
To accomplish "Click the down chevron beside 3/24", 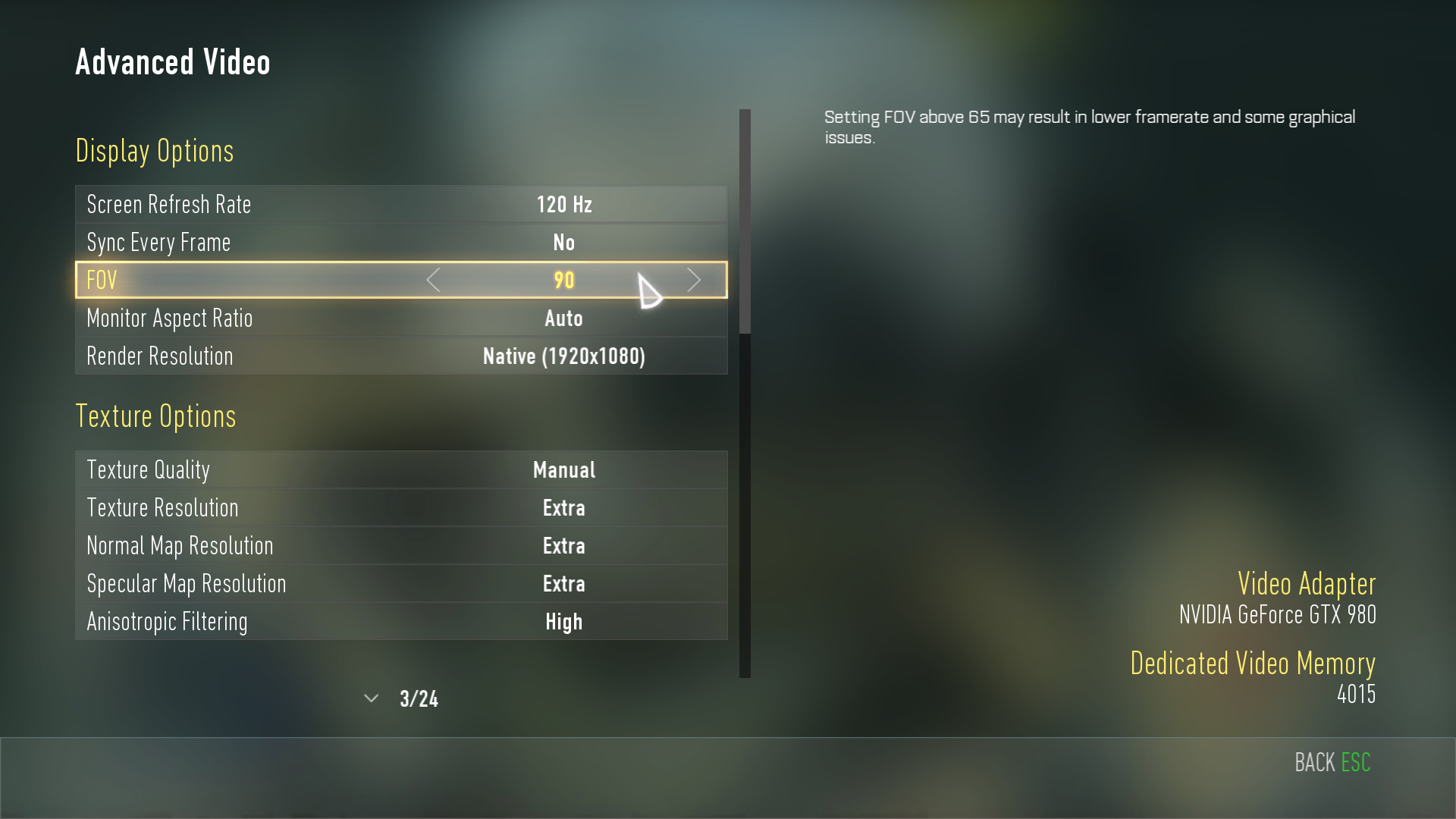I will [x=371, y=698].
